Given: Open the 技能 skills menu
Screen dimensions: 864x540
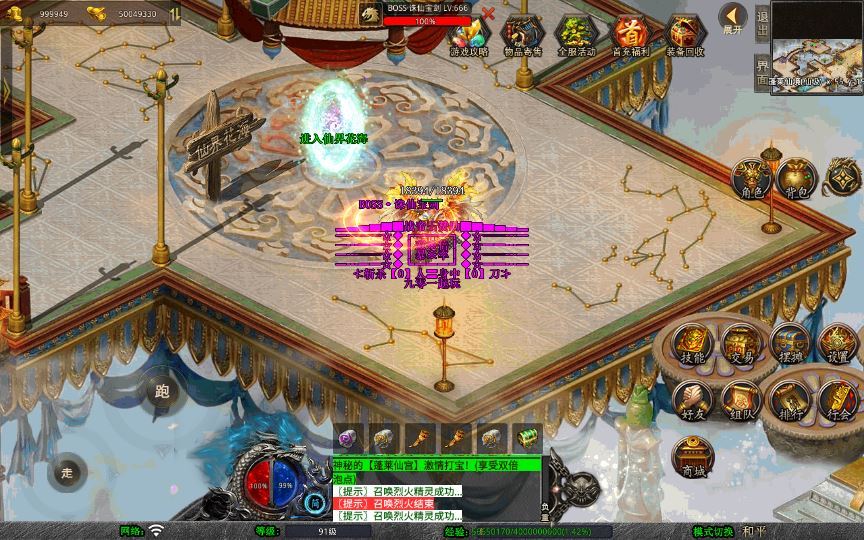Looking at the screenshot, I should click(x=693, y=343).
